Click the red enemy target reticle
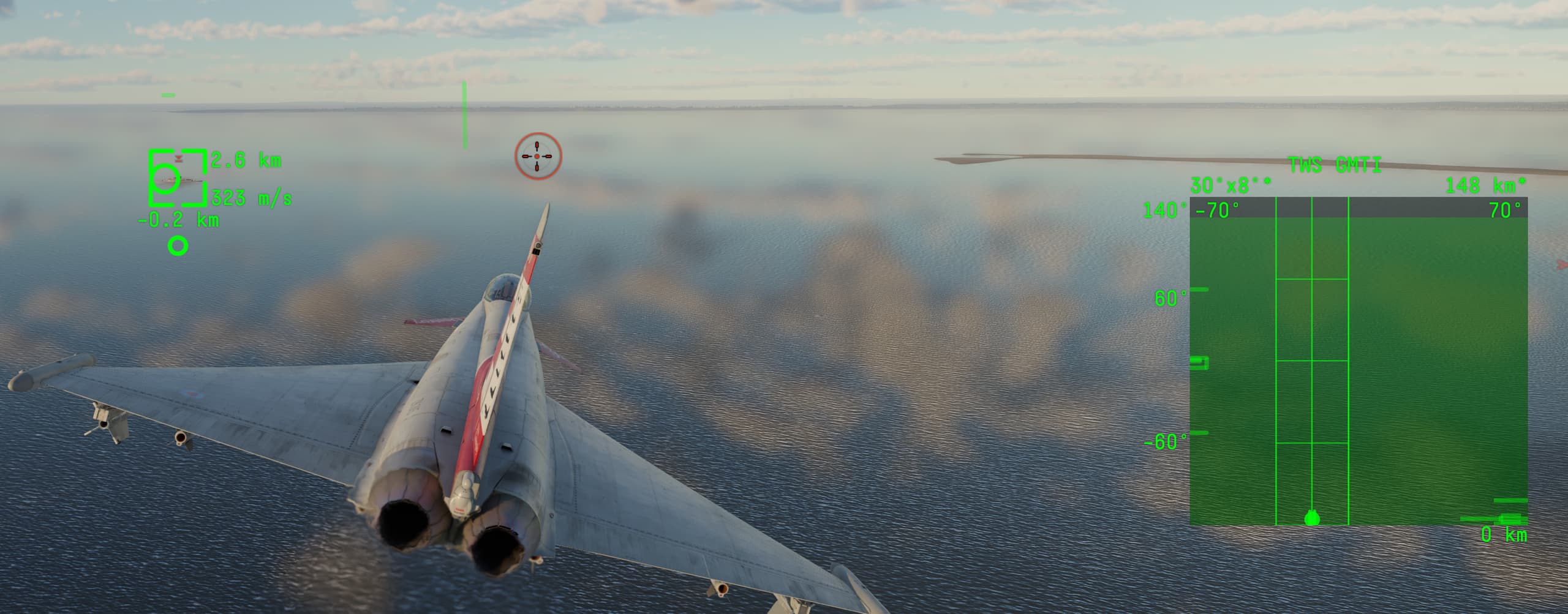 (x=538, y=157)
